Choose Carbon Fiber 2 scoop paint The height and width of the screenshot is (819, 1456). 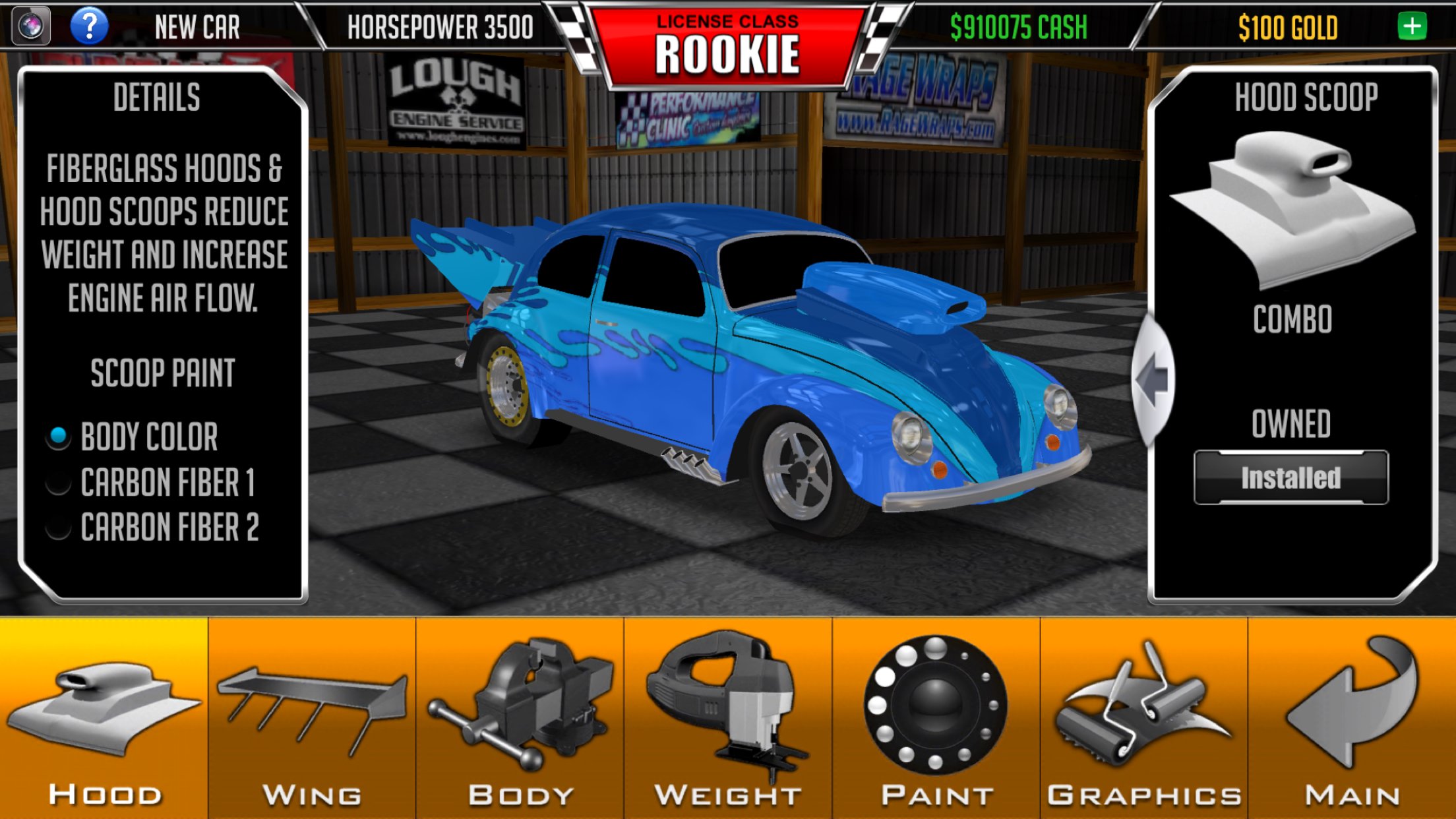(x=59, y=528)
